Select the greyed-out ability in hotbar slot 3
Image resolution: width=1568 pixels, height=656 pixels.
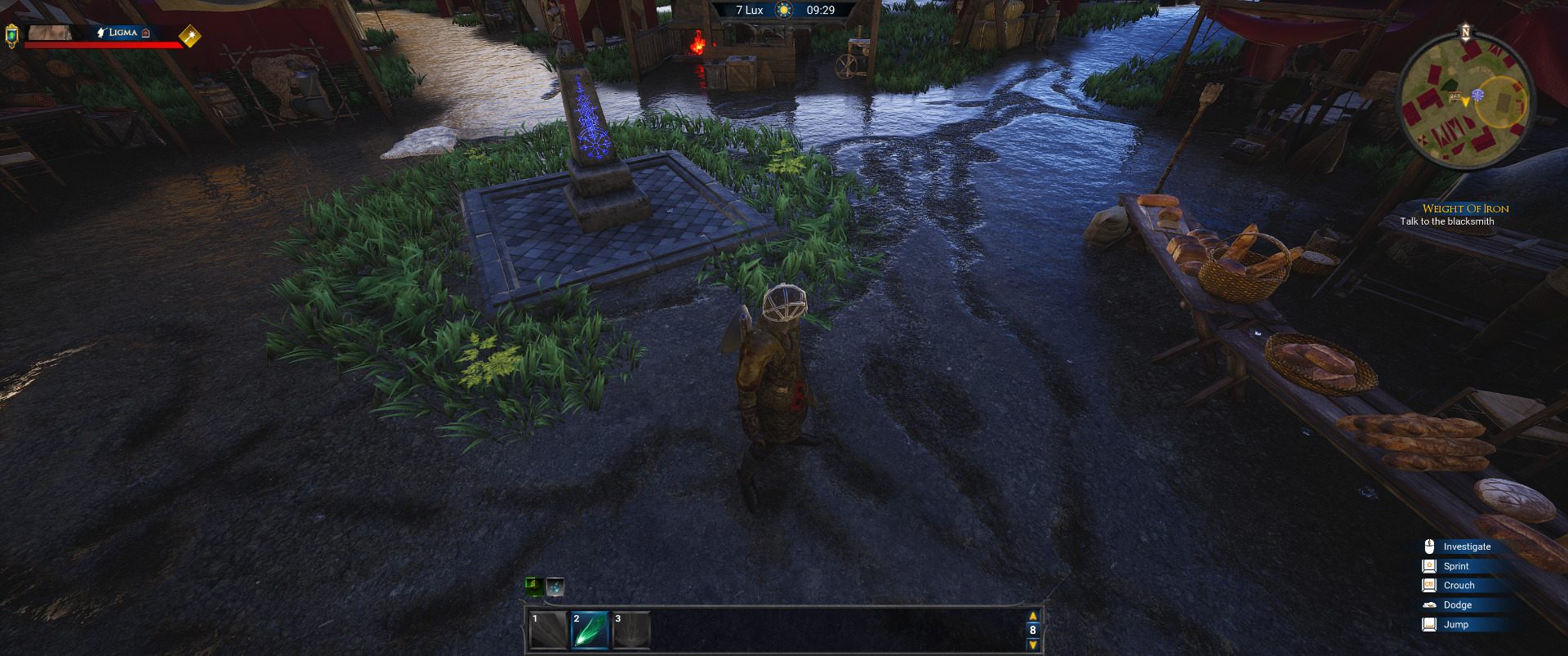click(630, 630)
